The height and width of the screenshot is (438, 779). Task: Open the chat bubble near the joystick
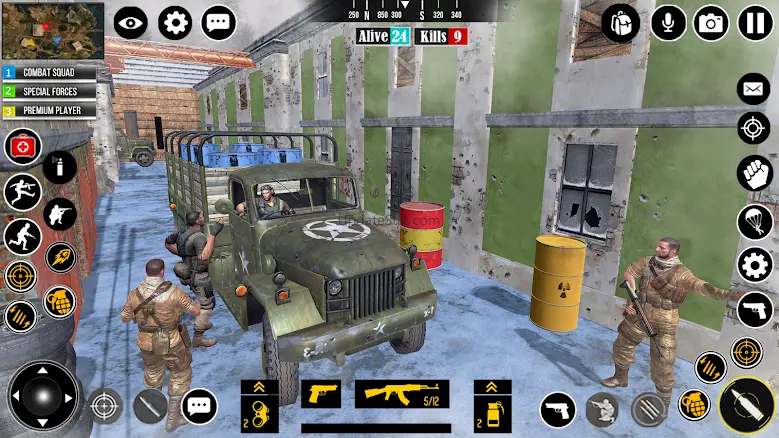[x=199, y=406]
